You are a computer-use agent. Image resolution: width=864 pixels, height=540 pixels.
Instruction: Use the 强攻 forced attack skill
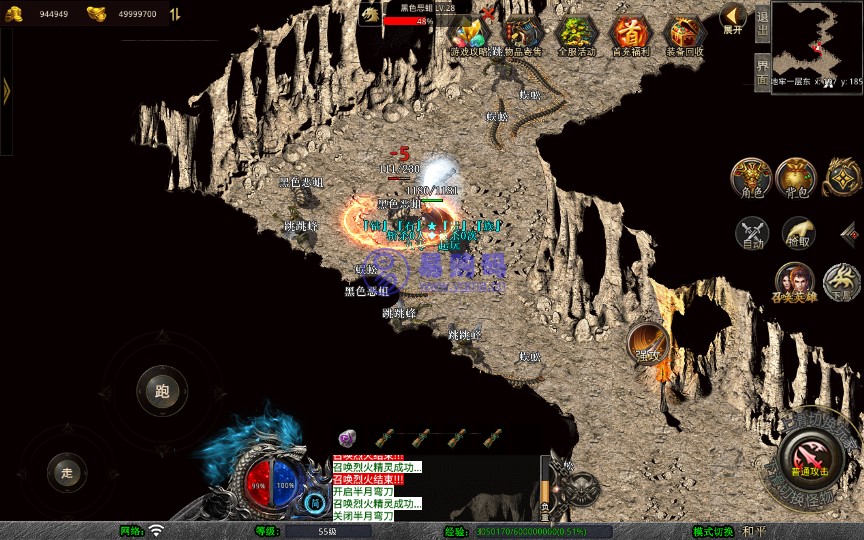pos(648,343)
